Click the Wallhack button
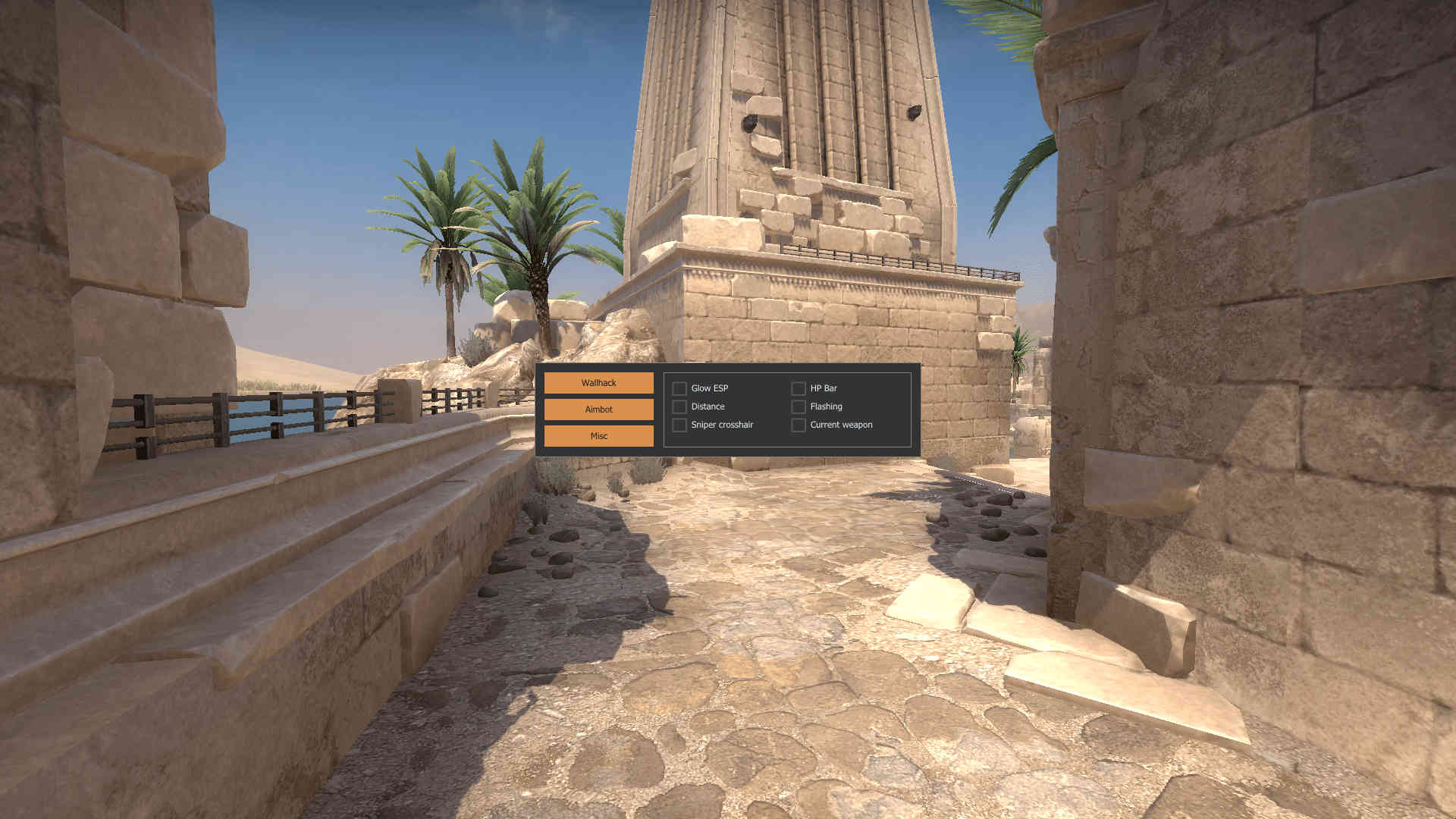This screenshot has height=819, width=1456. [598, 383]
